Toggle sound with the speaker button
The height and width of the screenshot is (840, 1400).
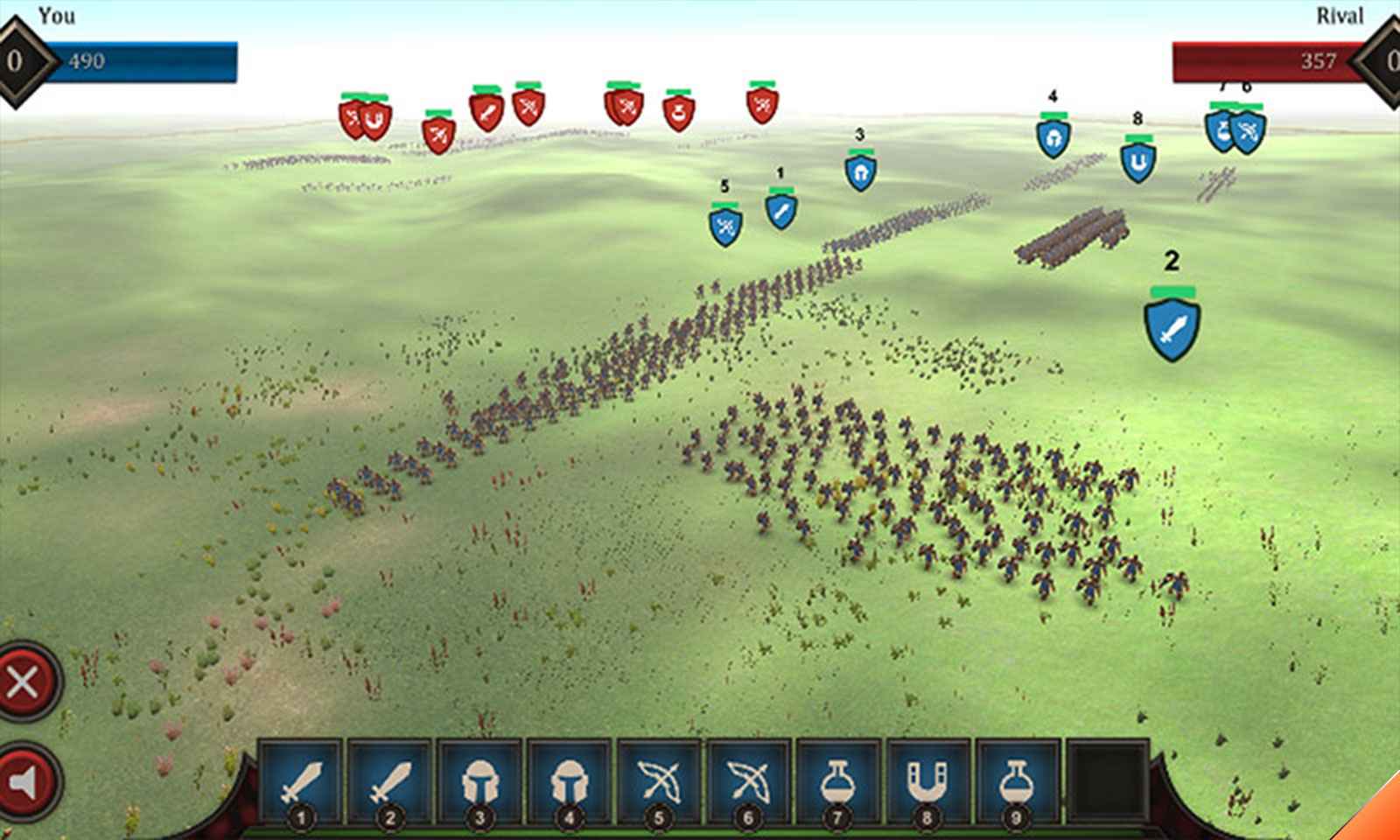pyautogui.click(x=24, y=781)
